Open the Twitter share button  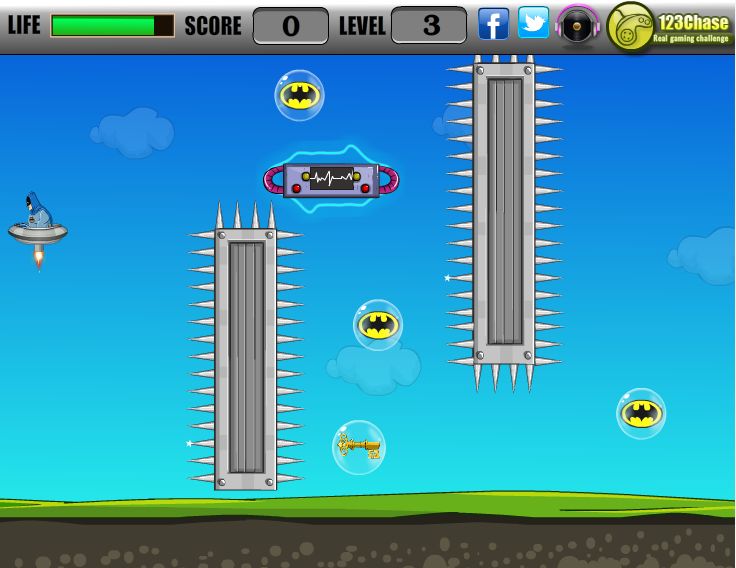tap(533, 24)
